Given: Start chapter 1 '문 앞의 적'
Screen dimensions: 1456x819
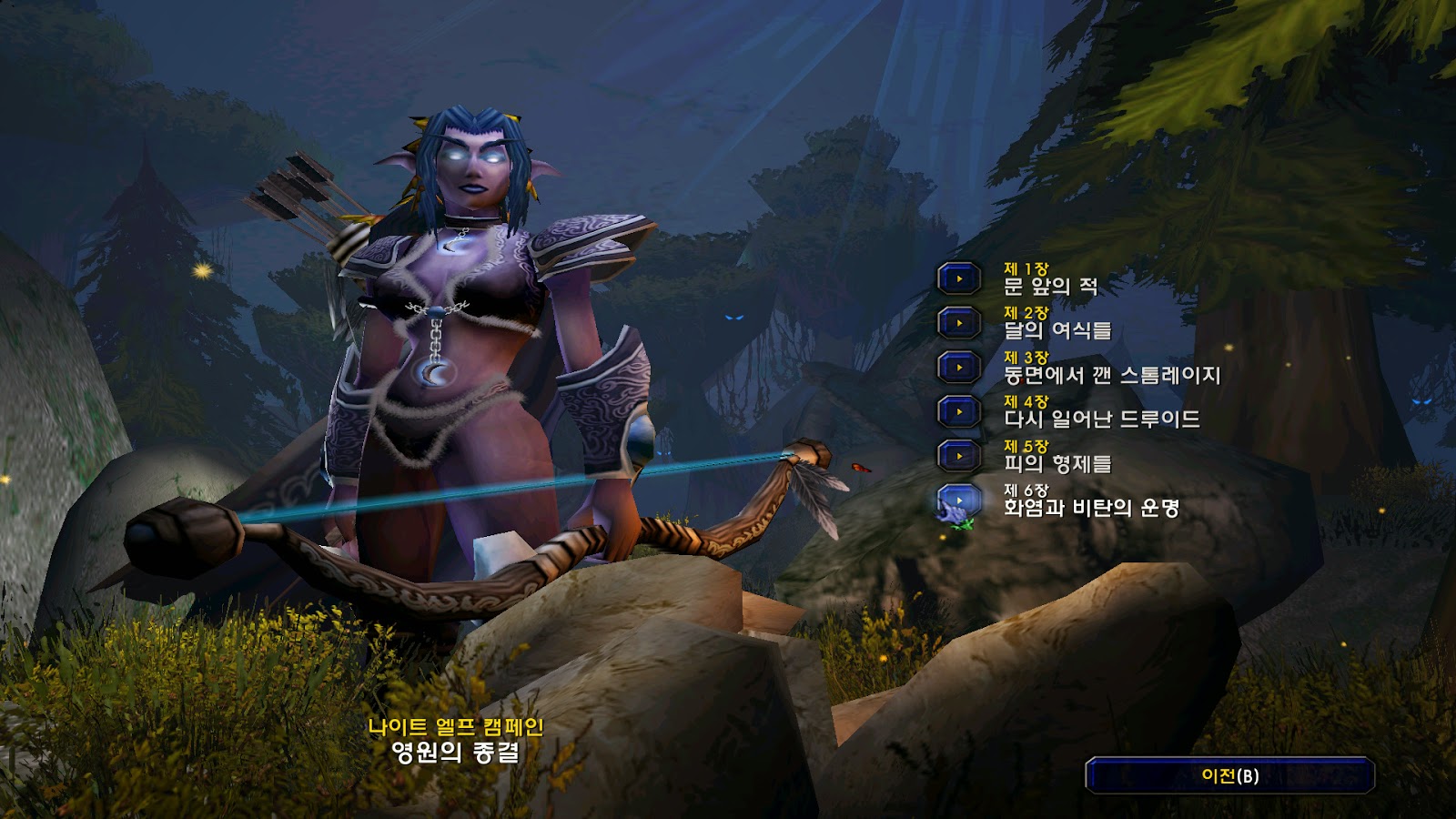Looking at the screenshot, I should pos(959,278).
